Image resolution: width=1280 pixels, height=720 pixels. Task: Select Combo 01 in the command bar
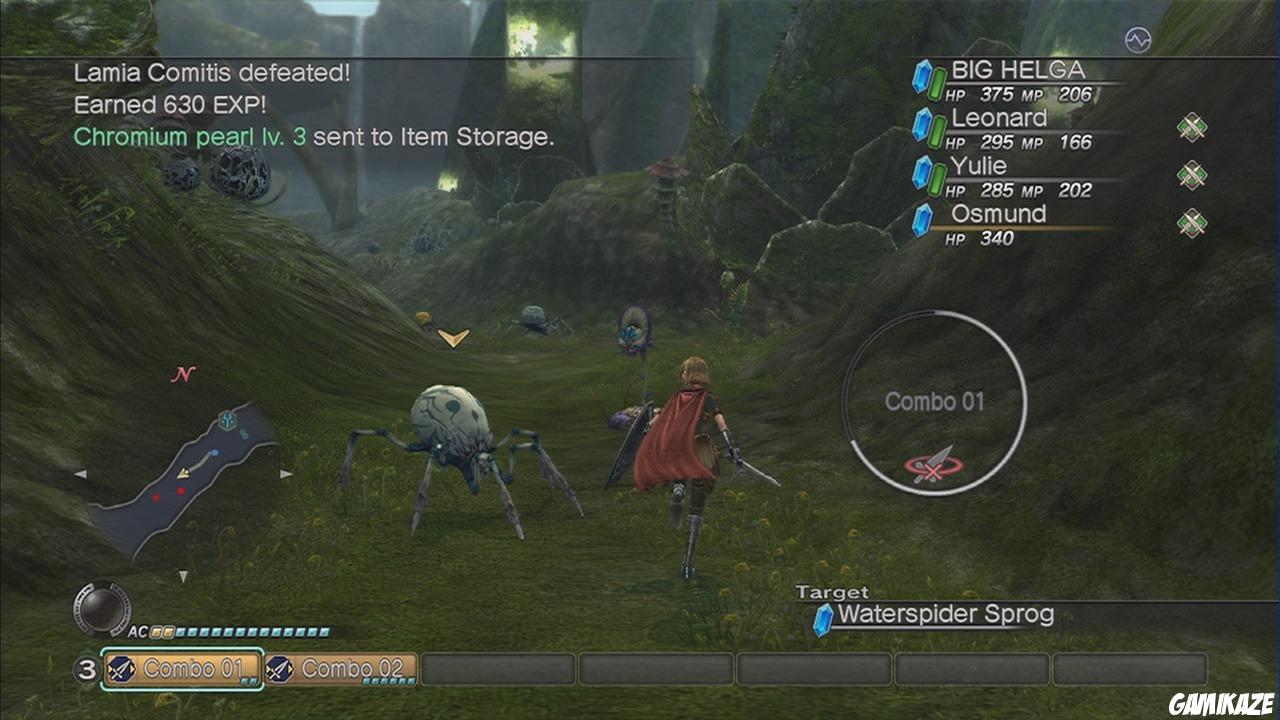[x=182, y=669]
